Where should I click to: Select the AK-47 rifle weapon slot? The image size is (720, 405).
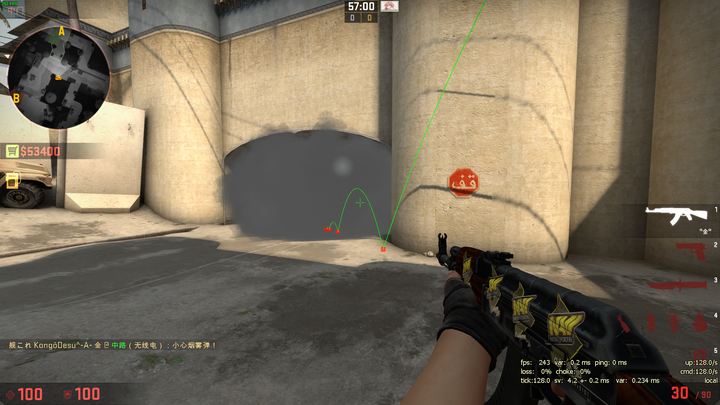click(677, 212)
